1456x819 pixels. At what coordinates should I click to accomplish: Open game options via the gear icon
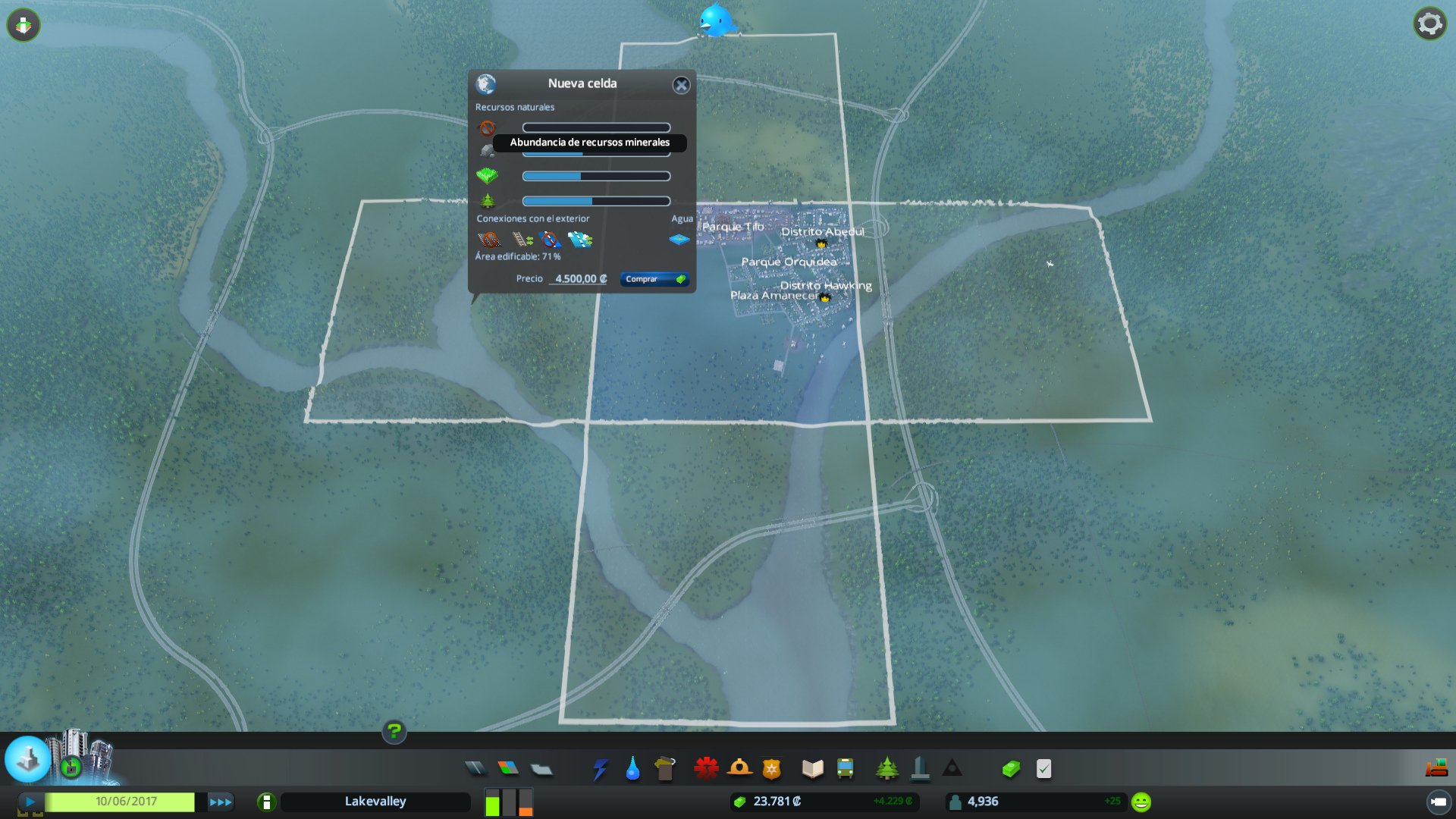(1429, 23)
